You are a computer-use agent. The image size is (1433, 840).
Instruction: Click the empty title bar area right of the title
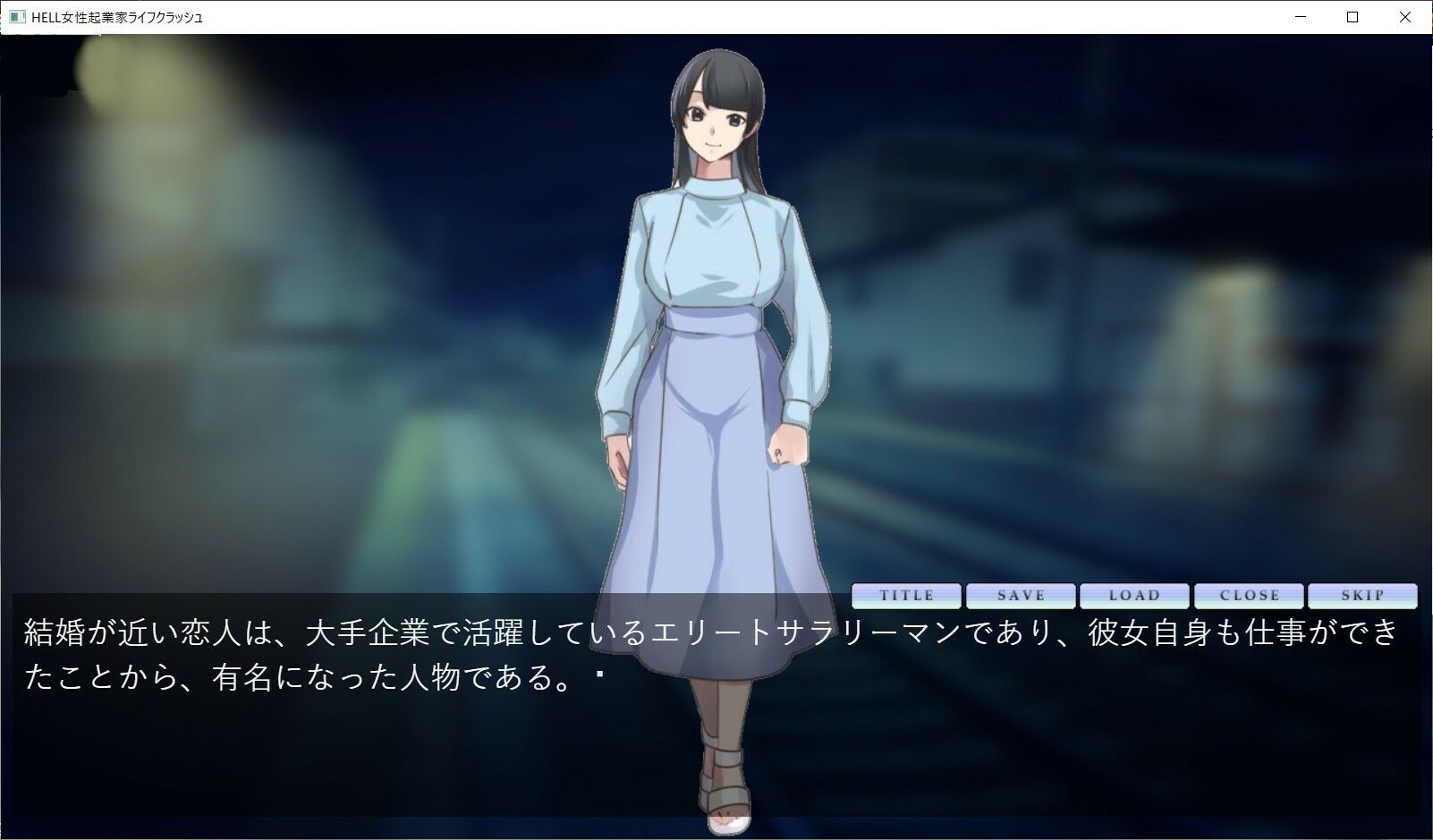click(716, 16)
